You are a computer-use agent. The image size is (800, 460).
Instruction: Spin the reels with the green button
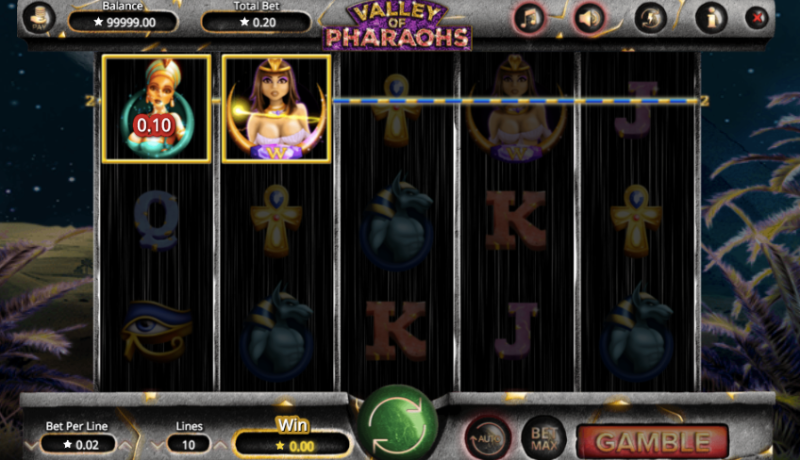tap(397, 420)
